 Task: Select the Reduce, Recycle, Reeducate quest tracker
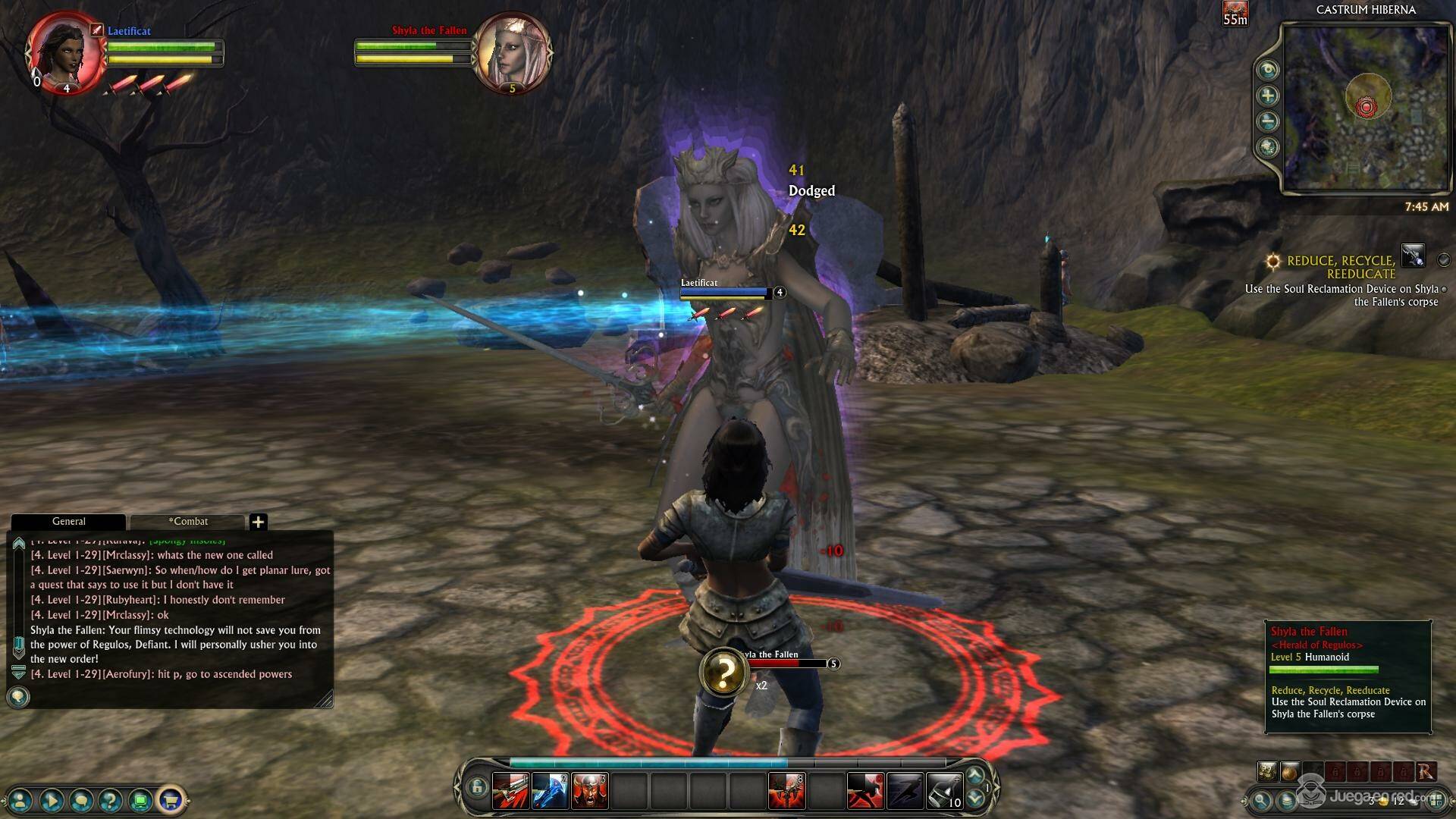(x=1341, y=267)
